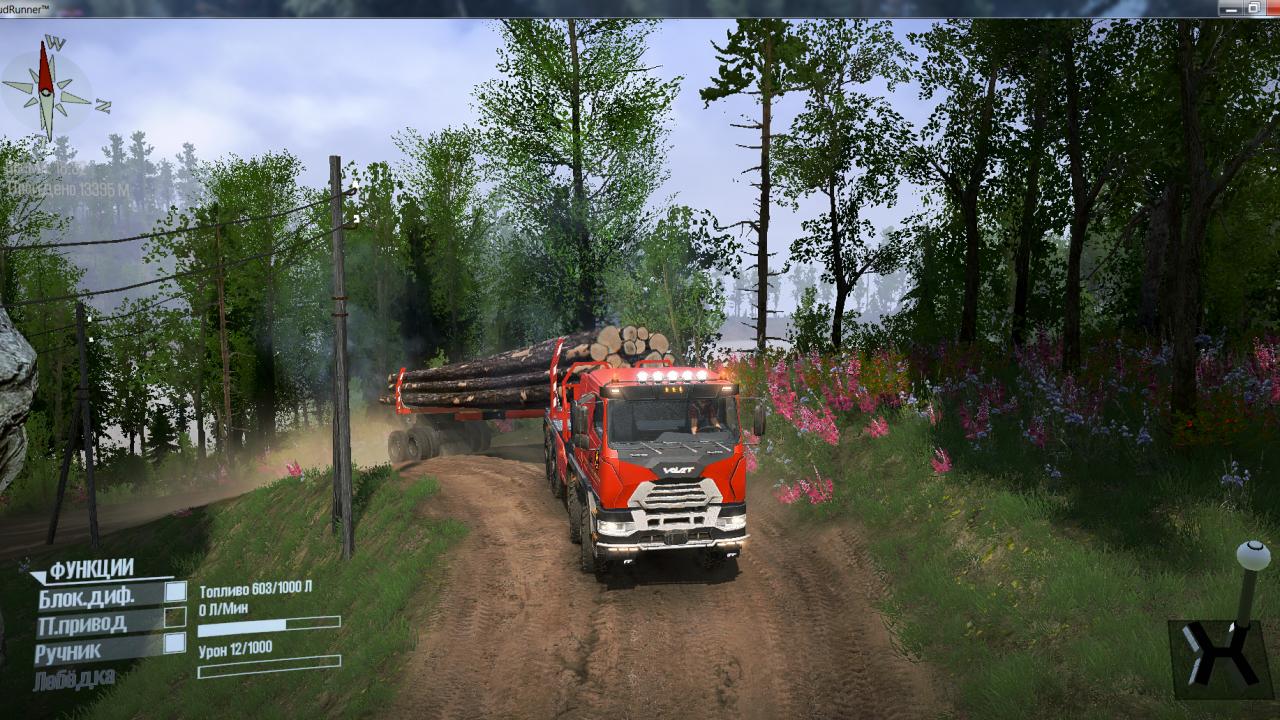Restore down the game window
Image resolution: width=1280 pixels, height=720 pixels.
tap(1253, 8)
